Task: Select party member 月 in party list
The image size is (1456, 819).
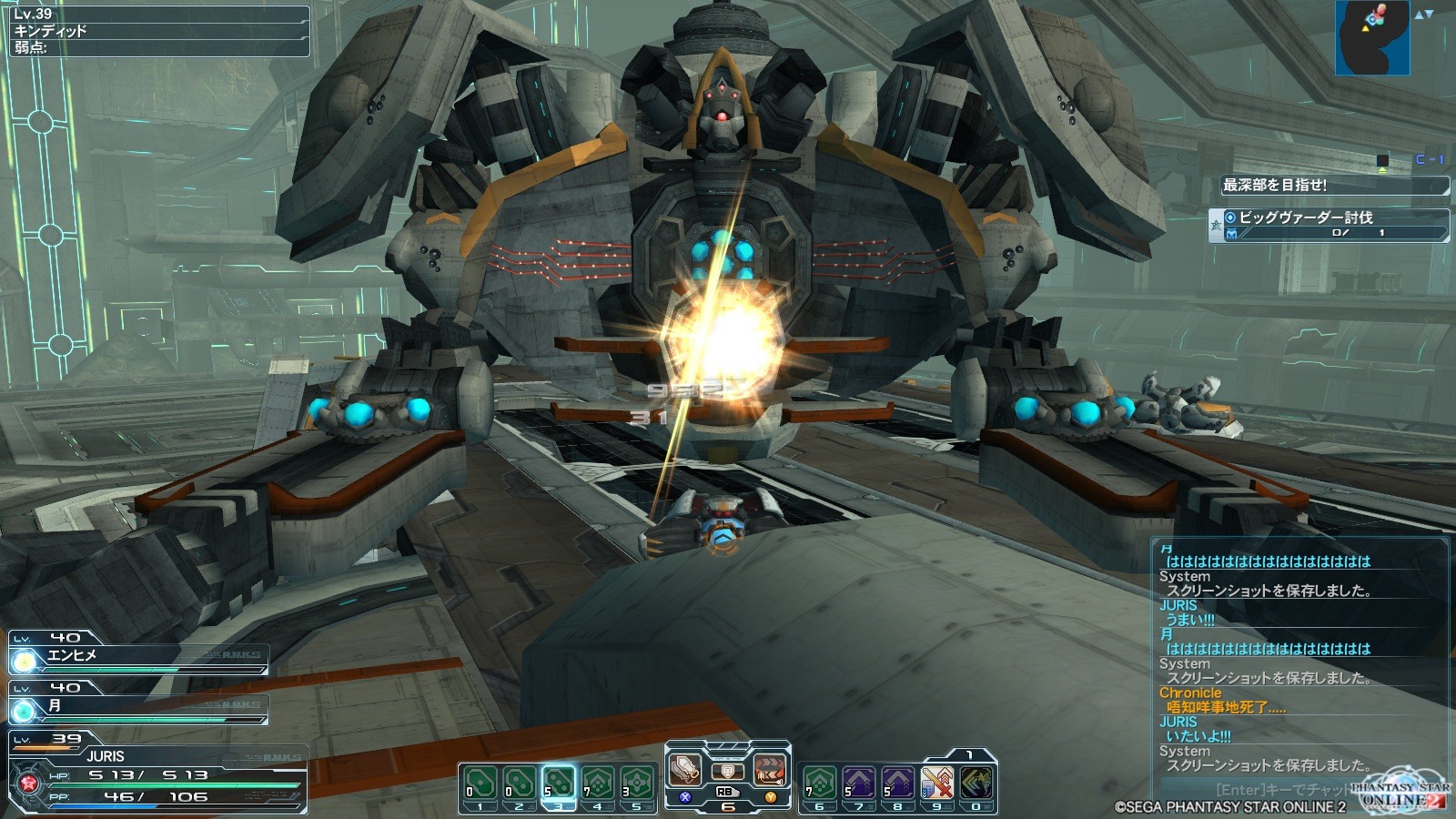Action: point(138,706)
